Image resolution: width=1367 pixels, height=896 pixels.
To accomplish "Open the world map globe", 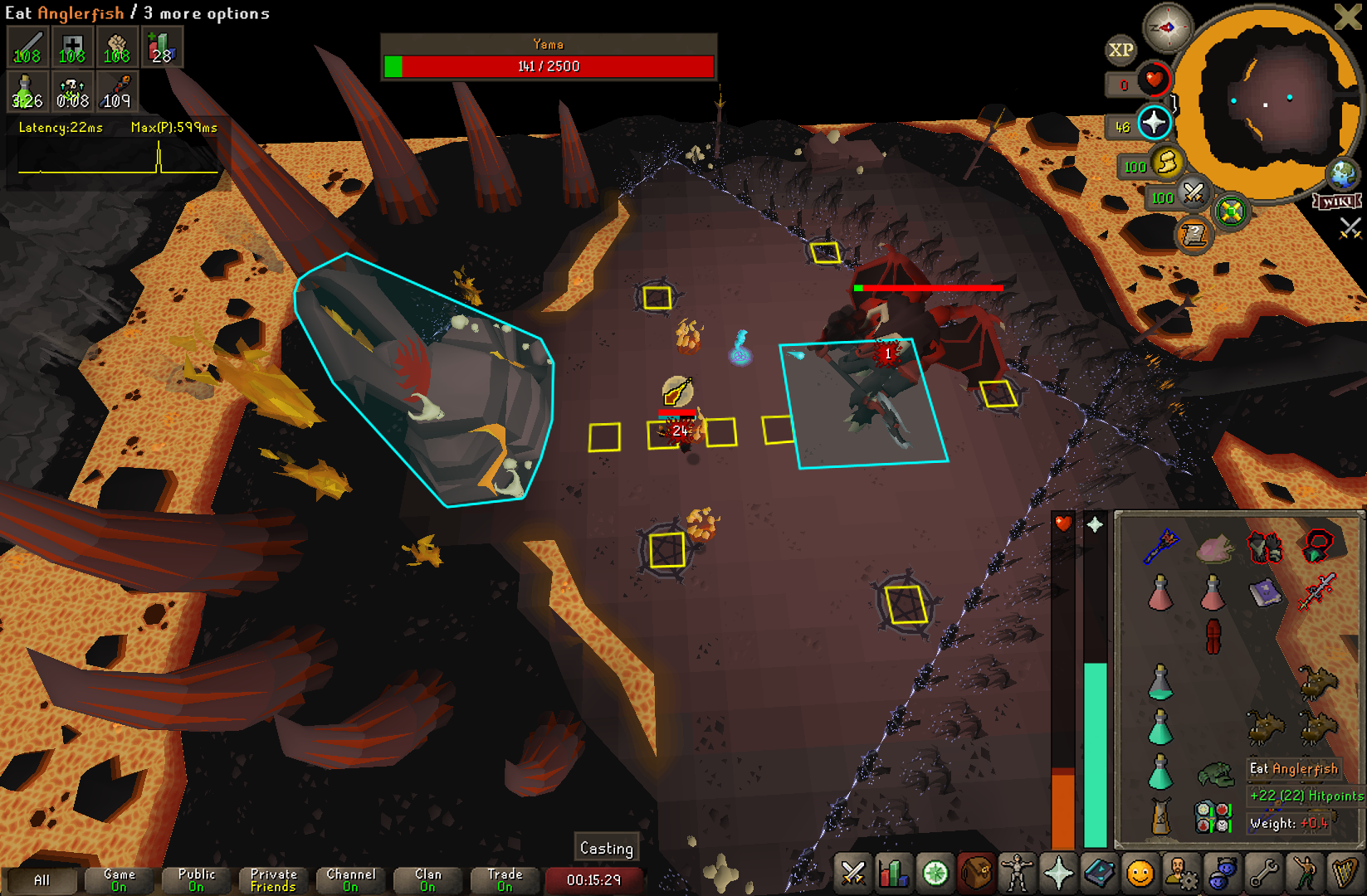I will coord(1342,174).
